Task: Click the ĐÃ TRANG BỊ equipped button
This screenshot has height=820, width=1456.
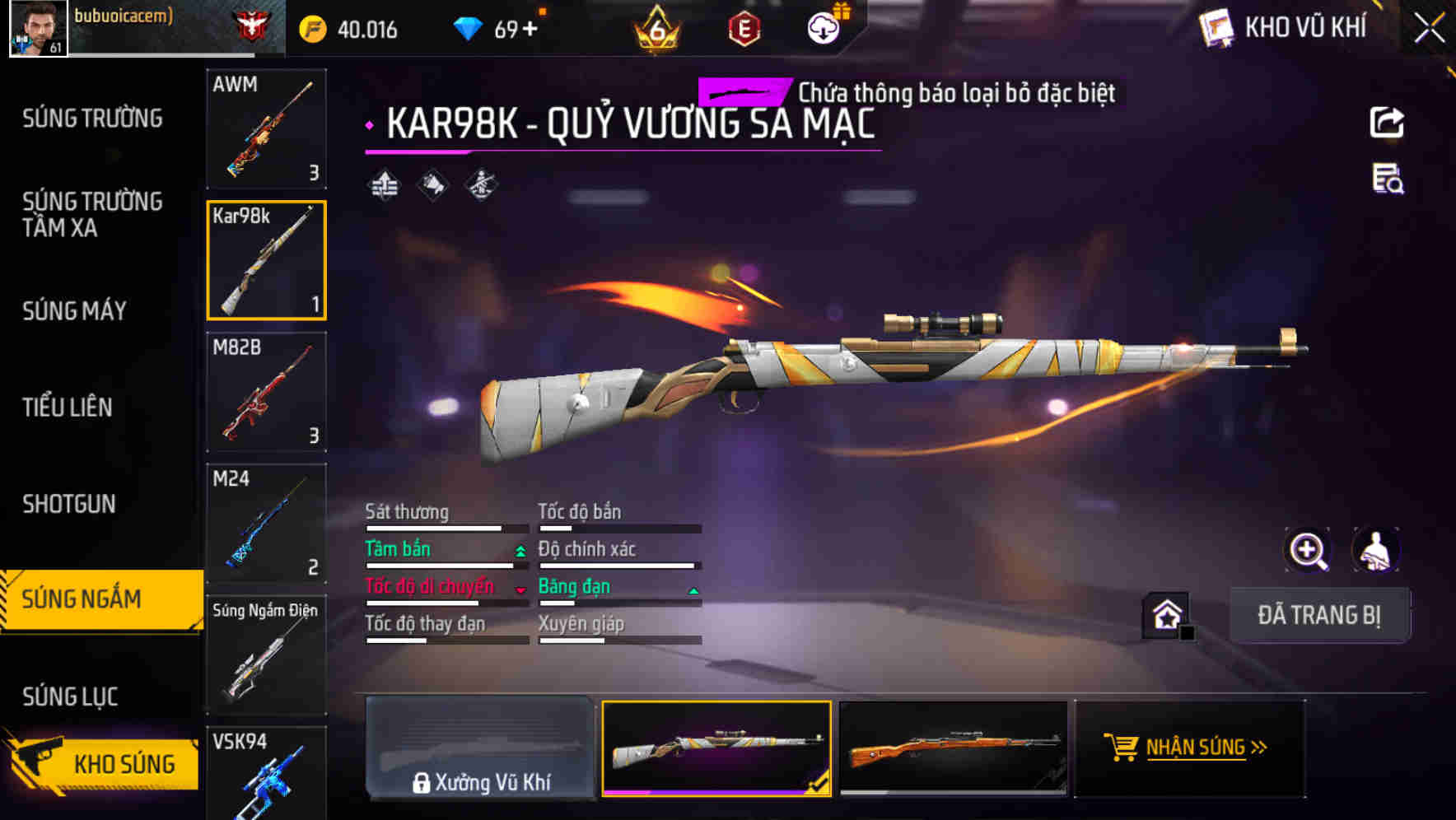Action: 1320,614
